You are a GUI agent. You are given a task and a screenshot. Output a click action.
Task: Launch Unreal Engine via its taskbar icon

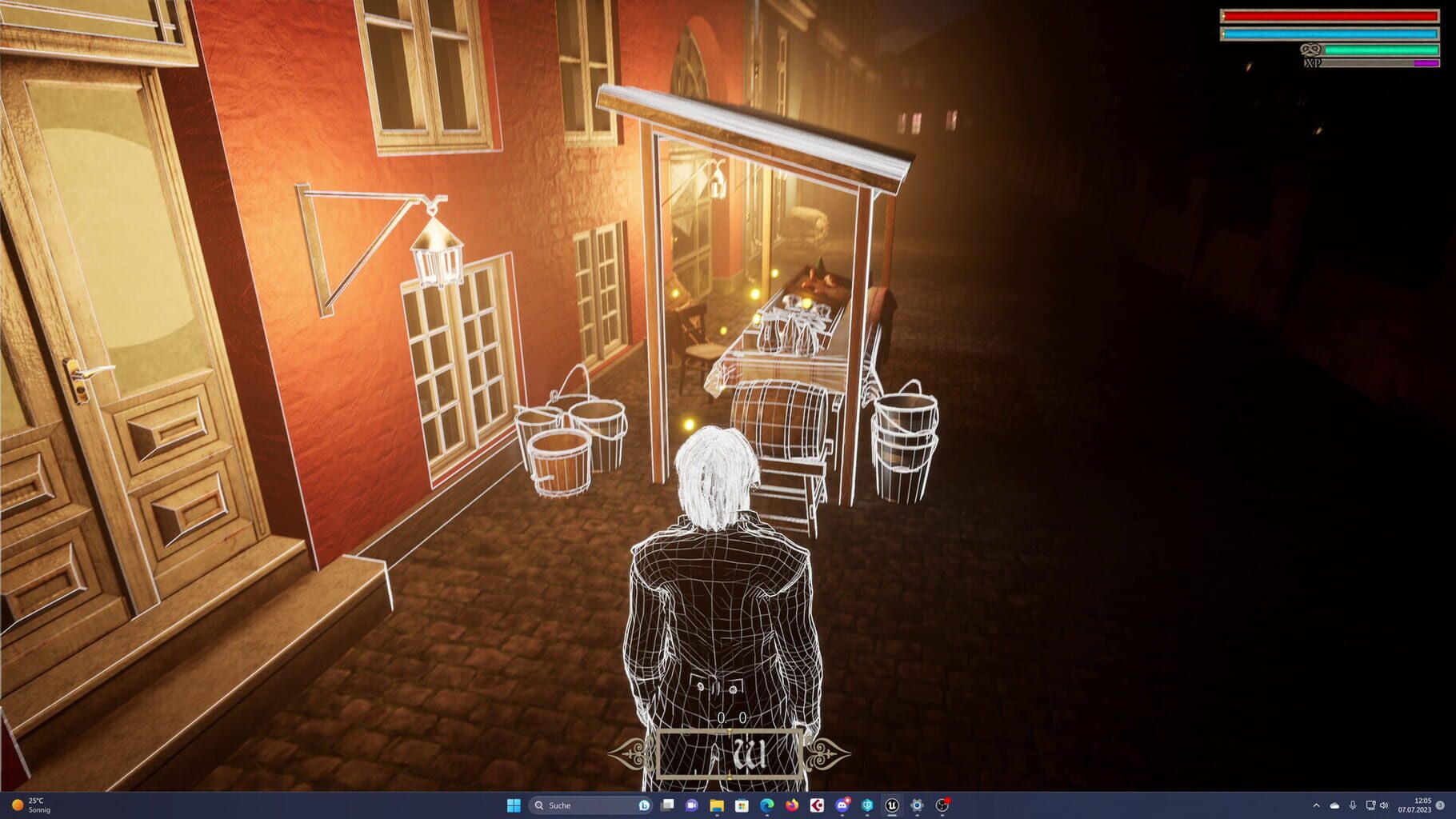[890, 806]
